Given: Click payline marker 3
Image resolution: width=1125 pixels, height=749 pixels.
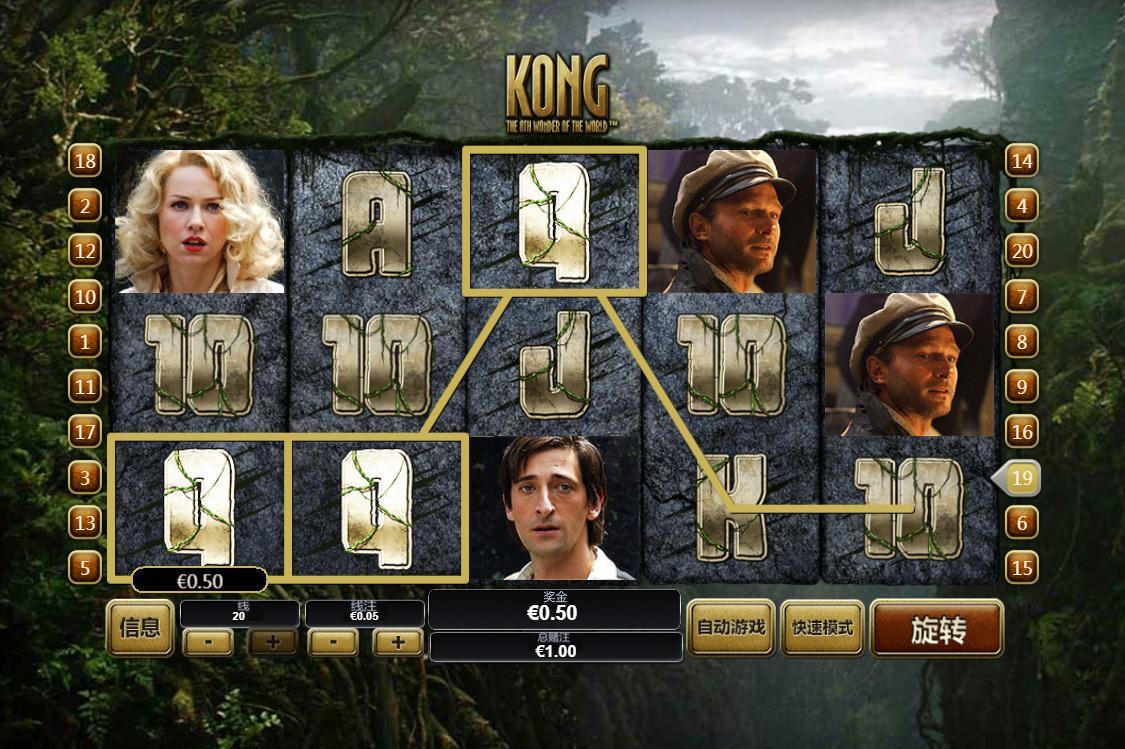Looking at the screenshot, I should (x=85, y=478).
